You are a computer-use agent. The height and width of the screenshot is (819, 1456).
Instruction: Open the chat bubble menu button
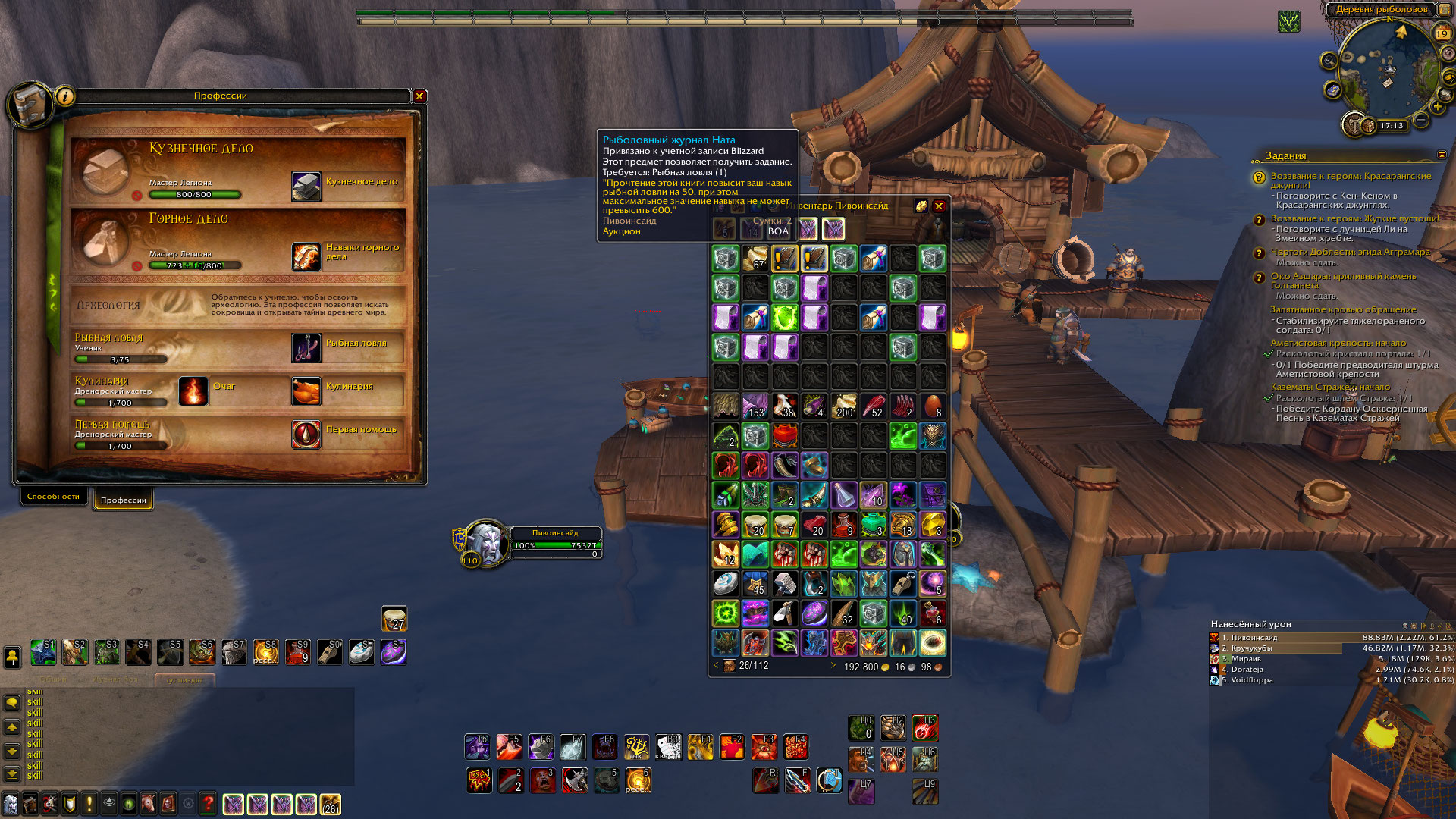[12, 703]
